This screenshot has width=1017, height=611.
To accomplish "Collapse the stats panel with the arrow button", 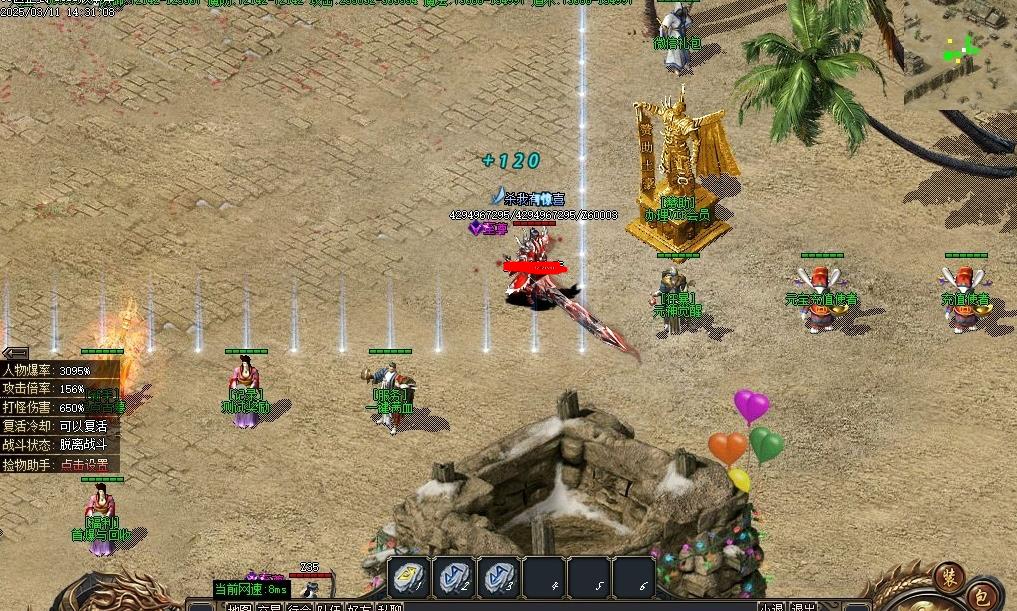I will coord(14,352).
